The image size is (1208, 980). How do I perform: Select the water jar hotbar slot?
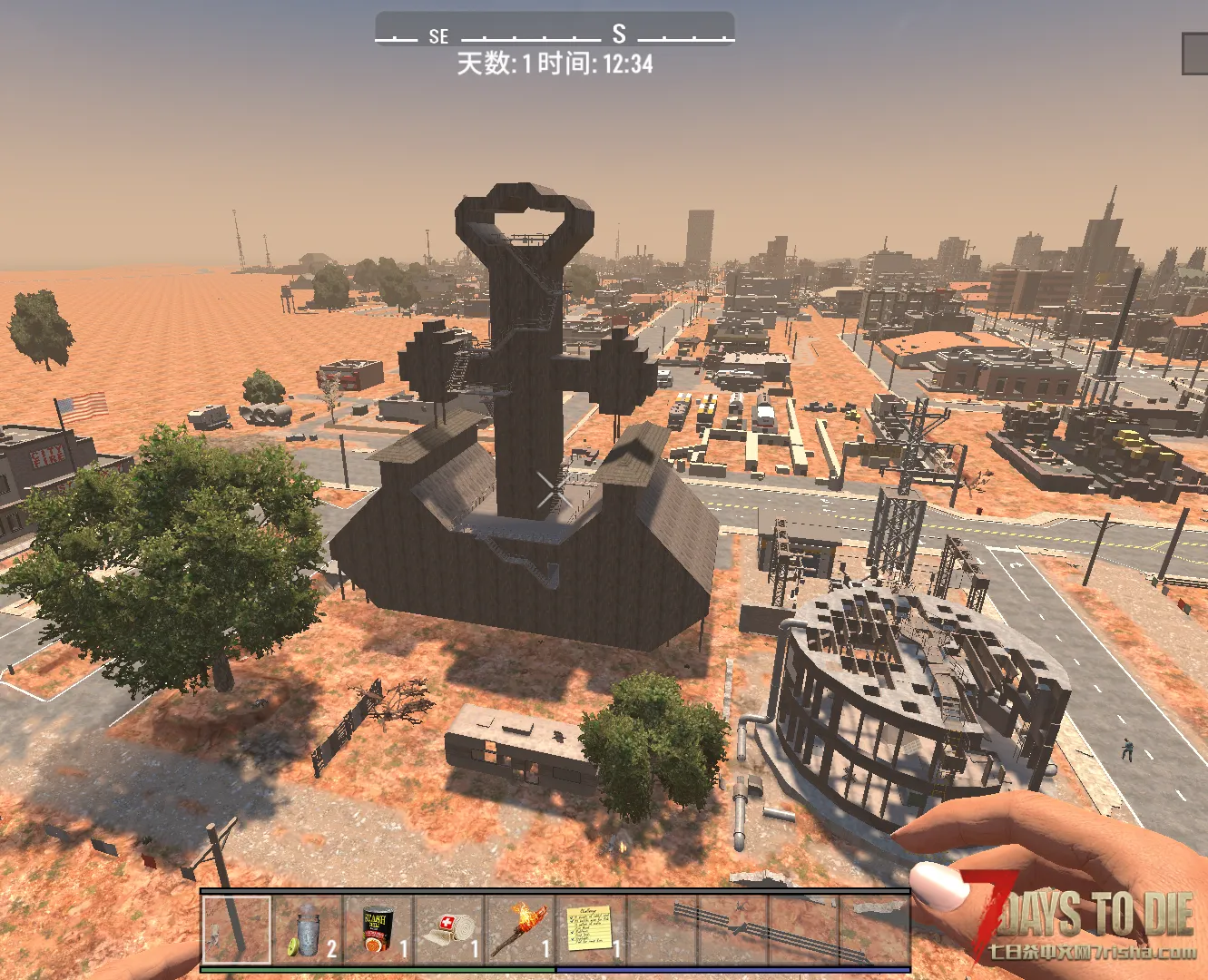click(x=309, y=930)
